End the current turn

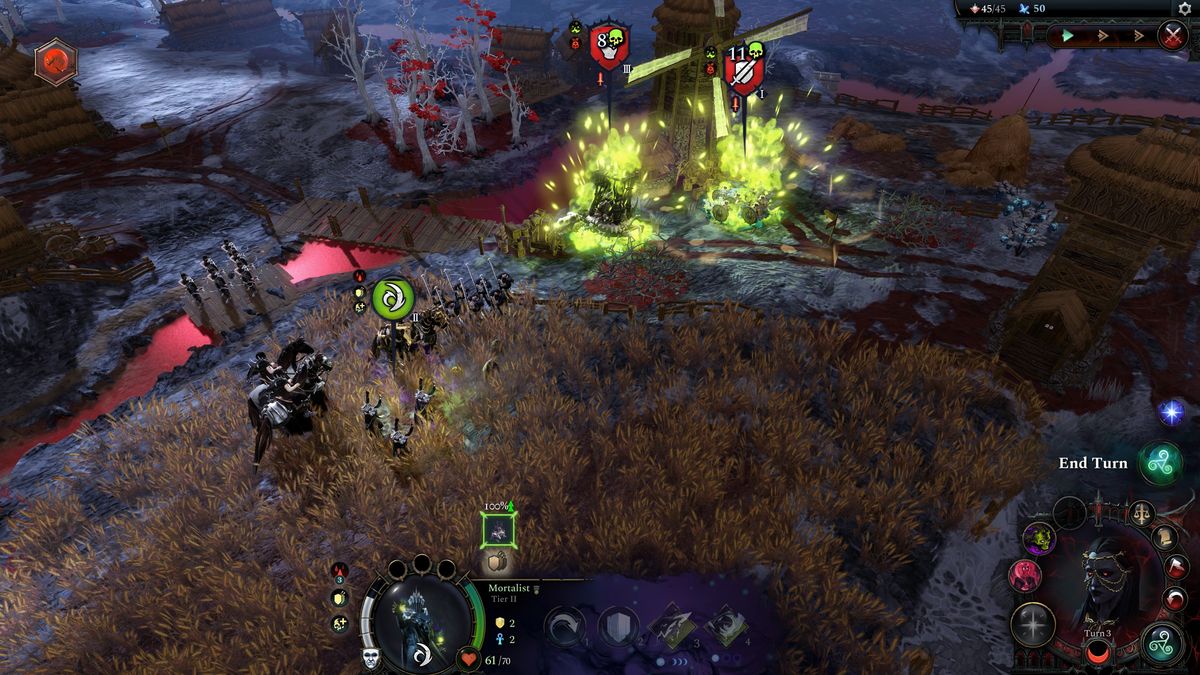[1161, 463]
